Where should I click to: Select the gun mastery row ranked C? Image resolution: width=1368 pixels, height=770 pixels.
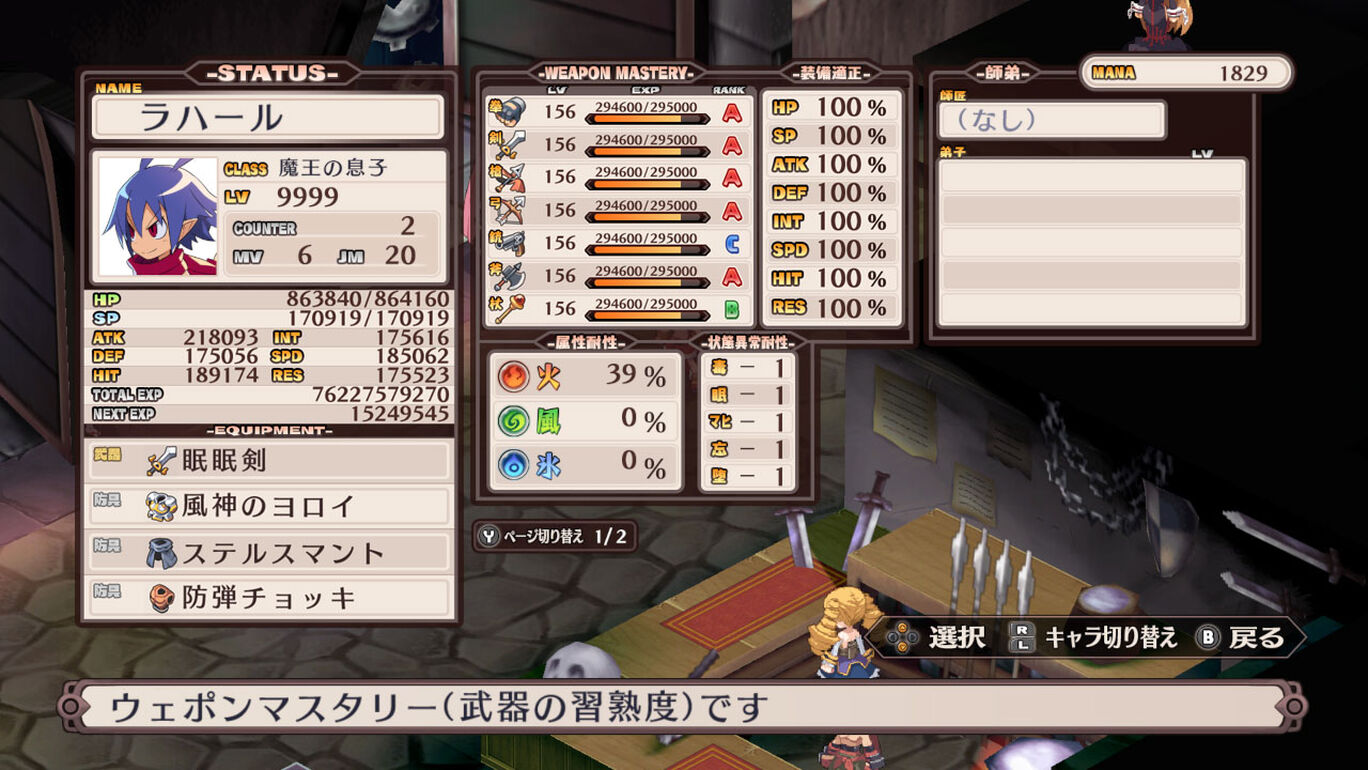(x=617, y=243)
